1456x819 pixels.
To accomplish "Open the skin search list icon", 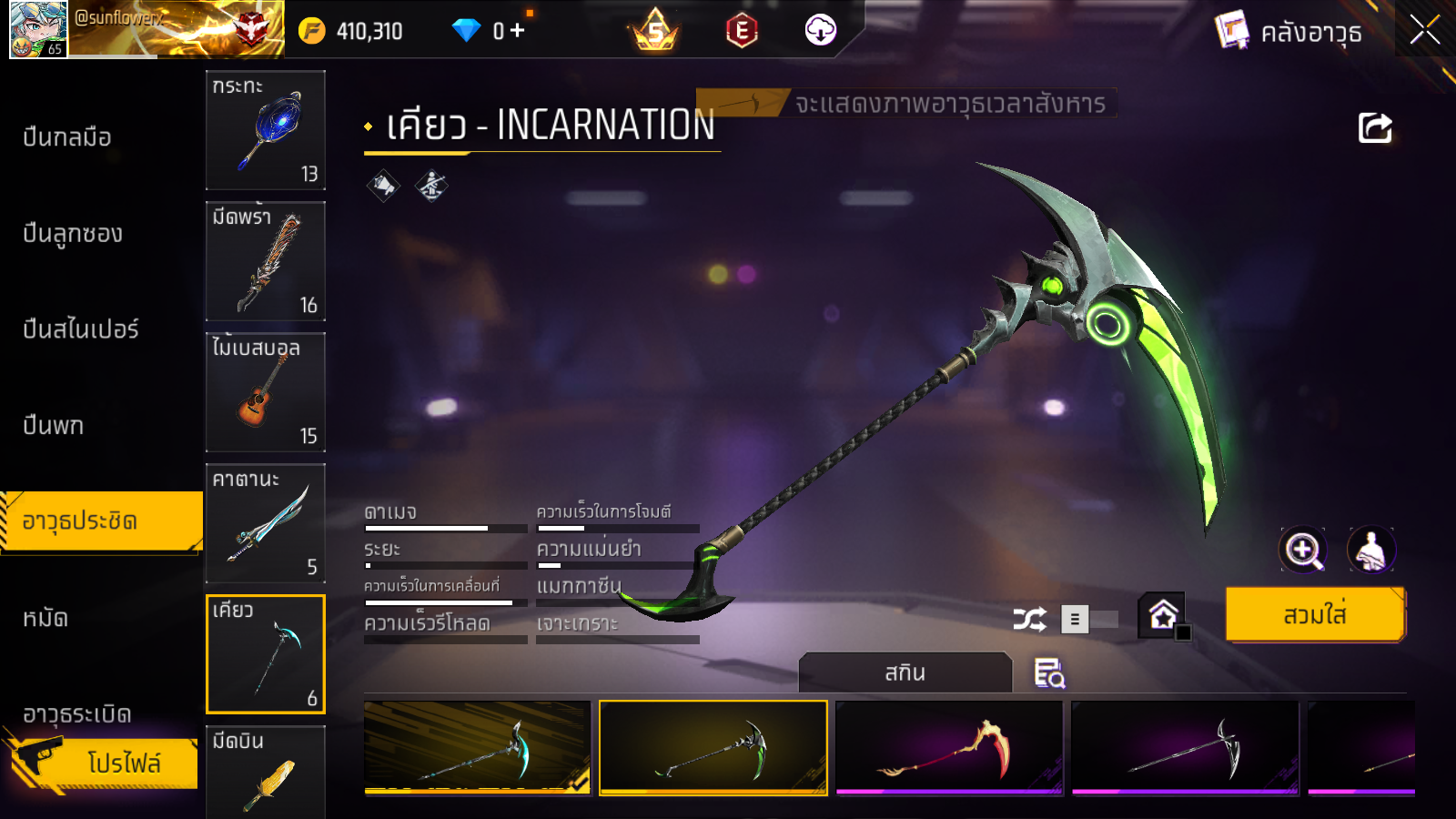I will pyautogui.click(x=1048, y=673).
